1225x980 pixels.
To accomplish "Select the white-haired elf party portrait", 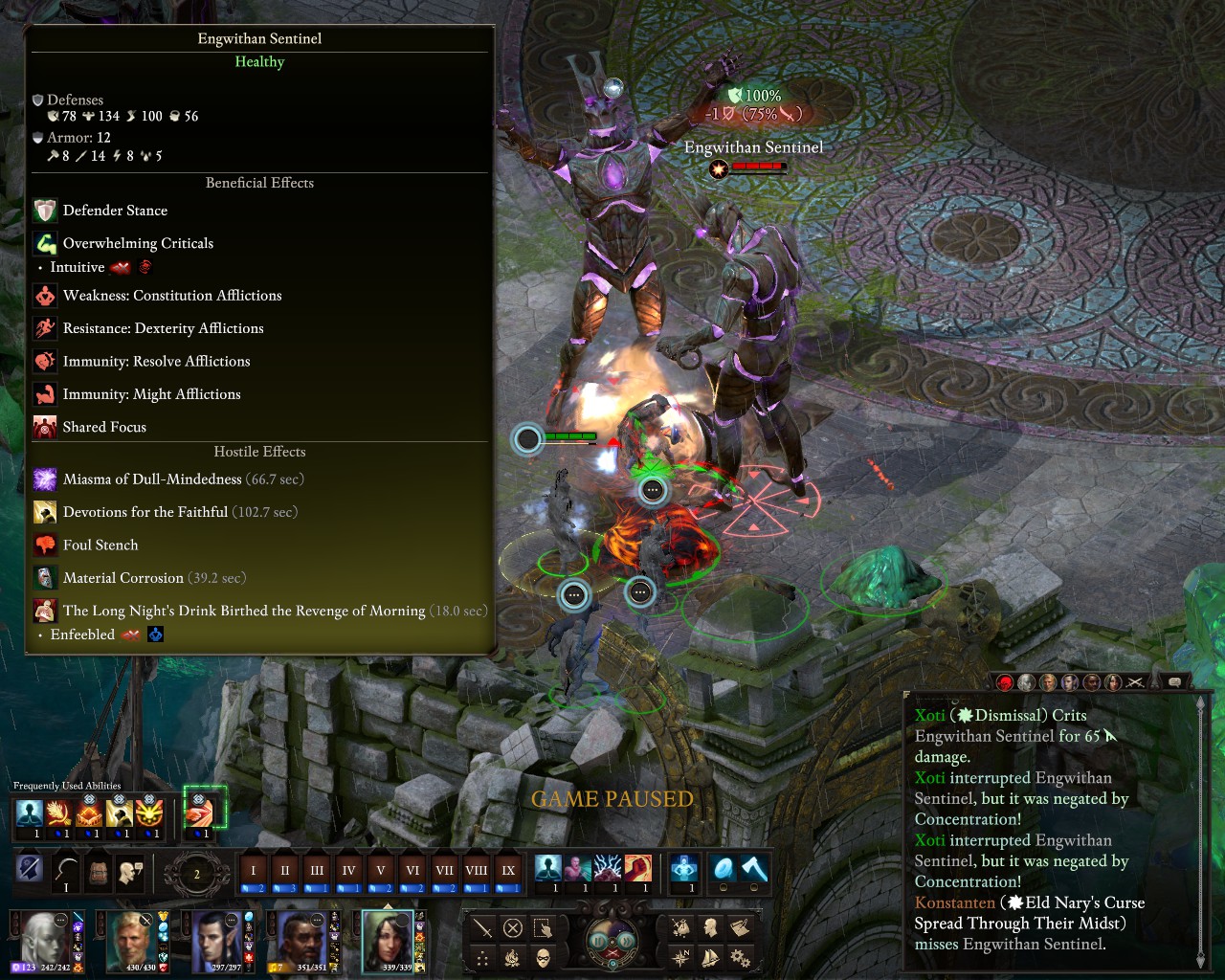I will [x=44, y=939].
